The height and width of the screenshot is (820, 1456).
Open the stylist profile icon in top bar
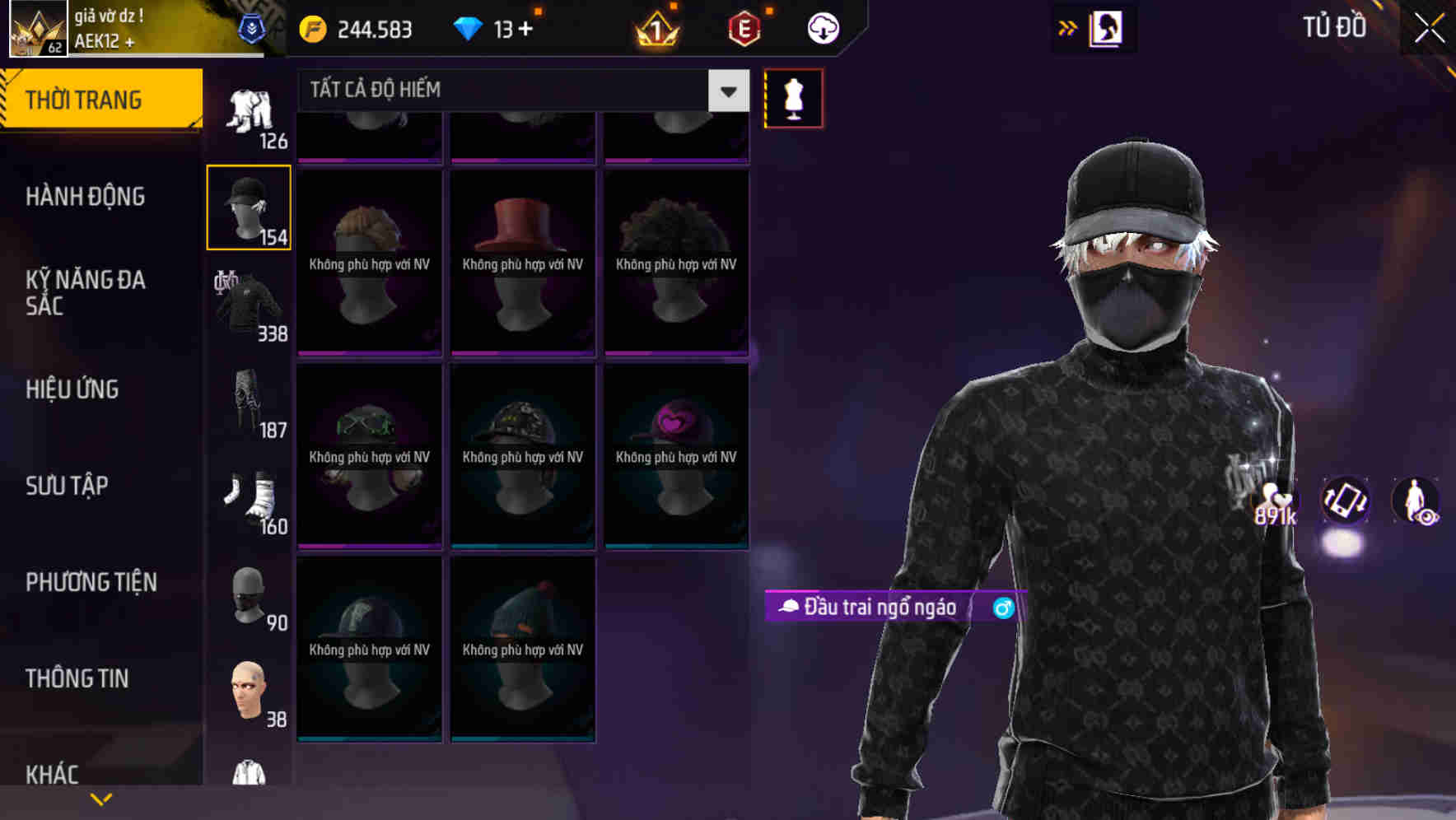point(1108,27)
